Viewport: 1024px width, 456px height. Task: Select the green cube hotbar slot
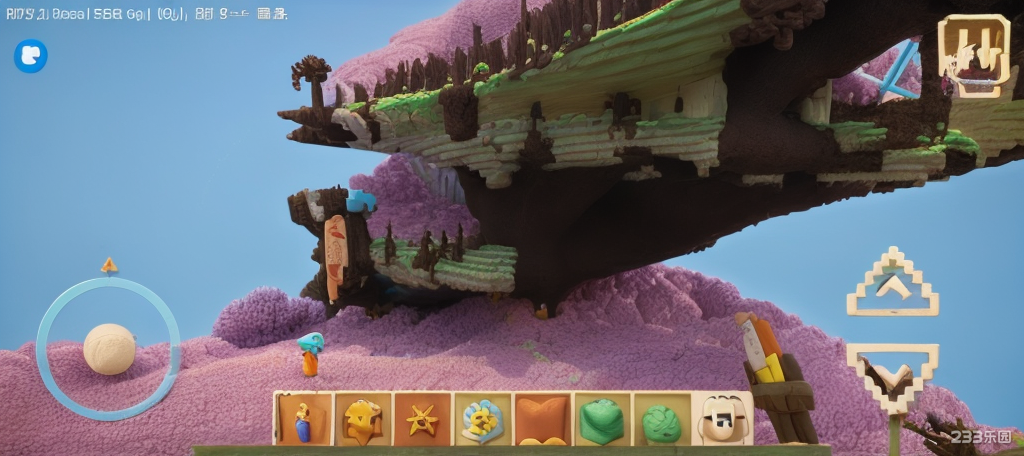(x=602, y=419)
